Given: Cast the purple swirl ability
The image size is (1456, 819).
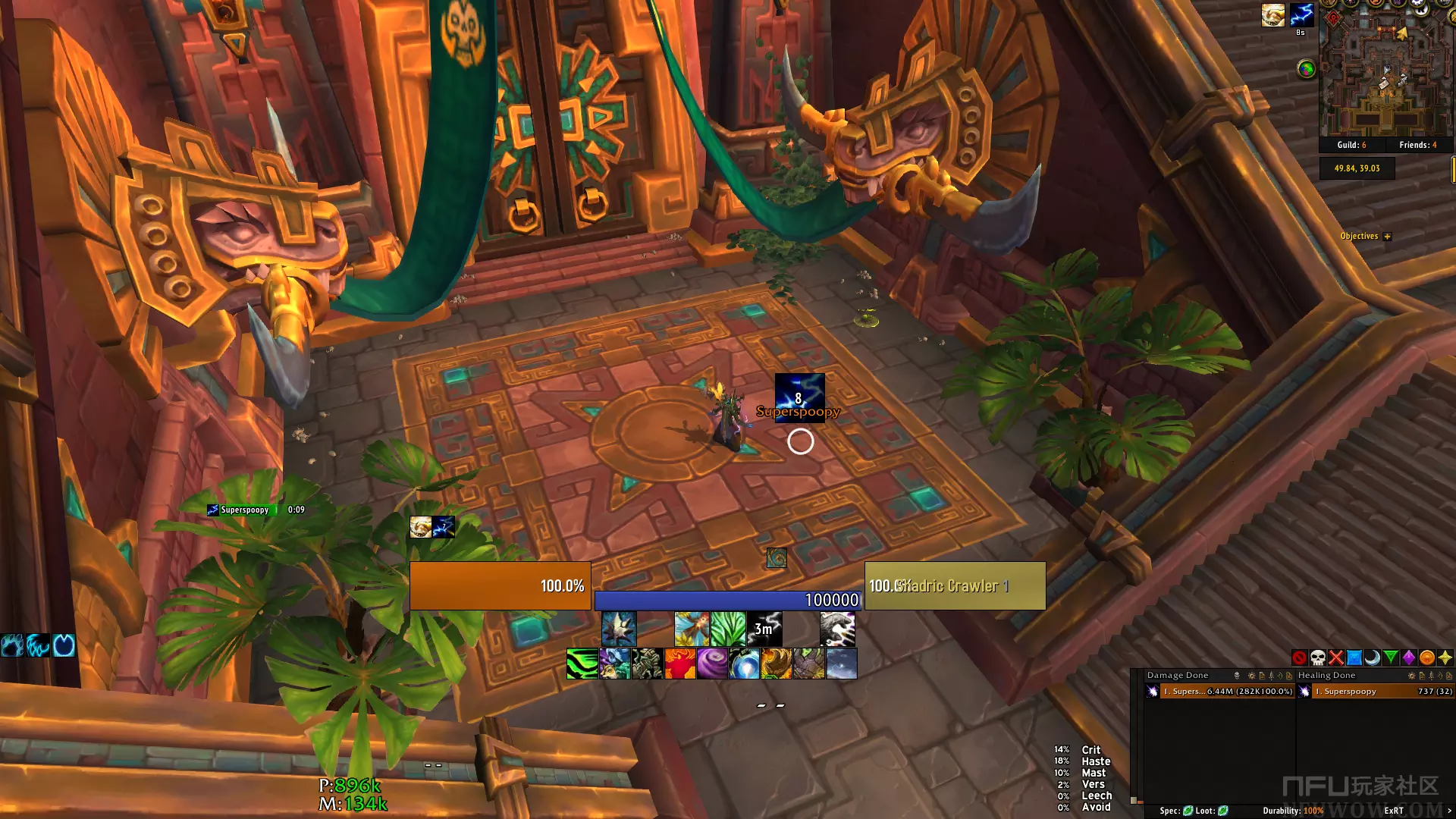Looking at the screenshot, I should 712,664.
